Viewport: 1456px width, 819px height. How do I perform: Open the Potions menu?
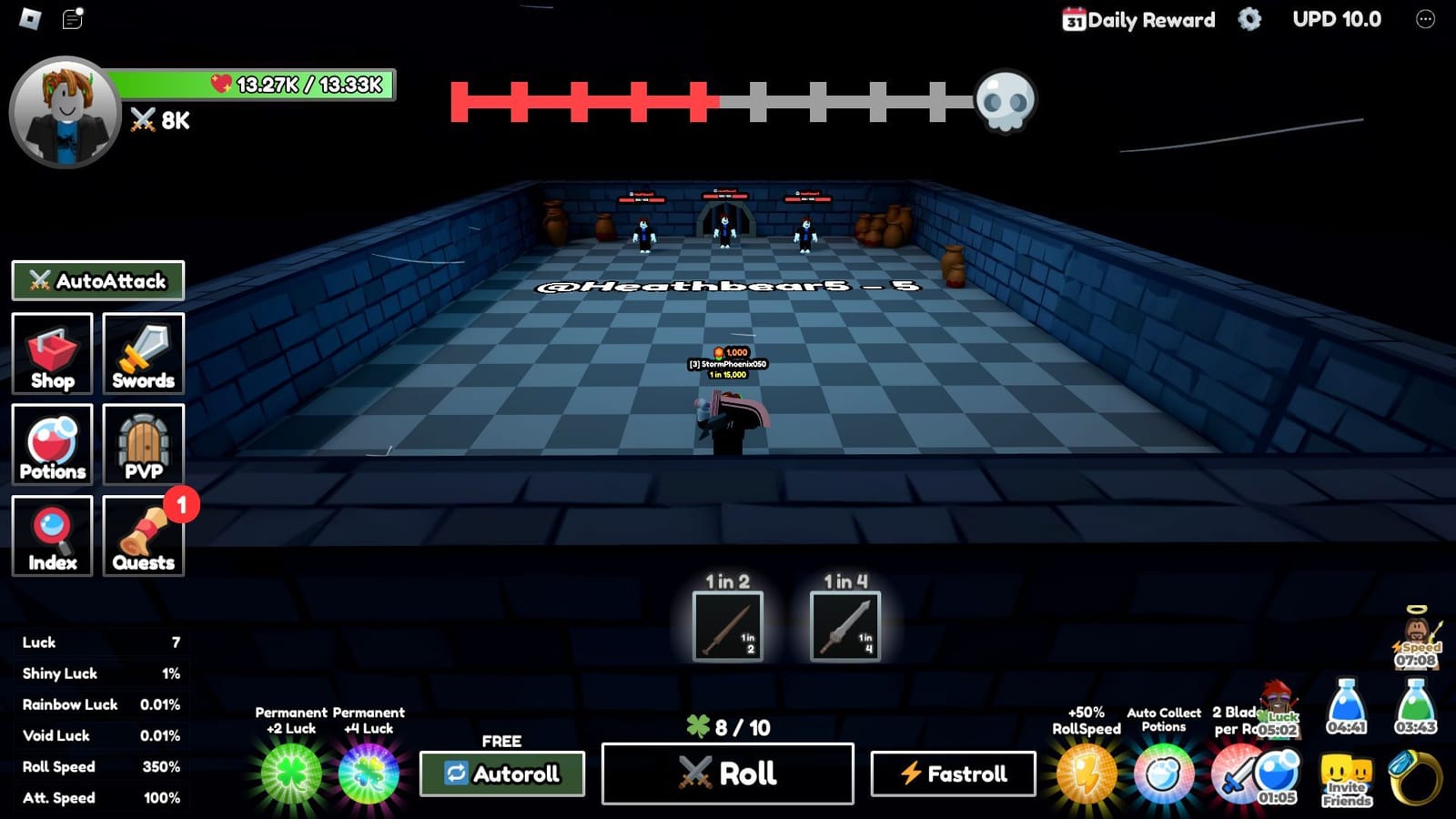pyautogui.click(x=52, y=445)
